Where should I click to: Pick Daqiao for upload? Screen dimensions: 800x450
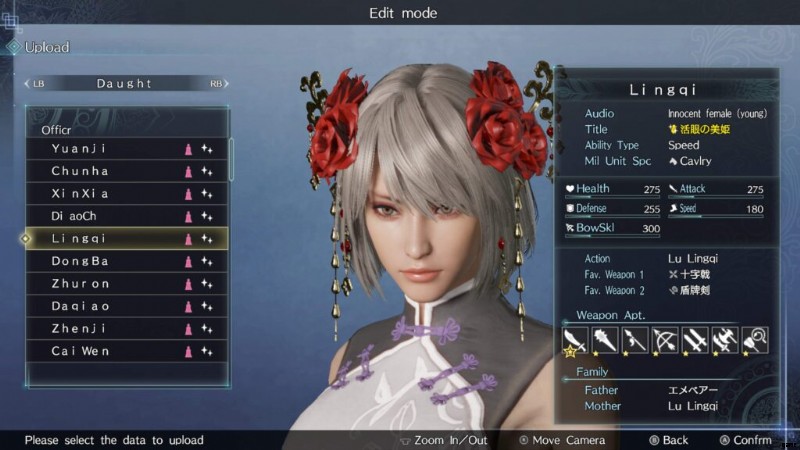tap(127, 306)
